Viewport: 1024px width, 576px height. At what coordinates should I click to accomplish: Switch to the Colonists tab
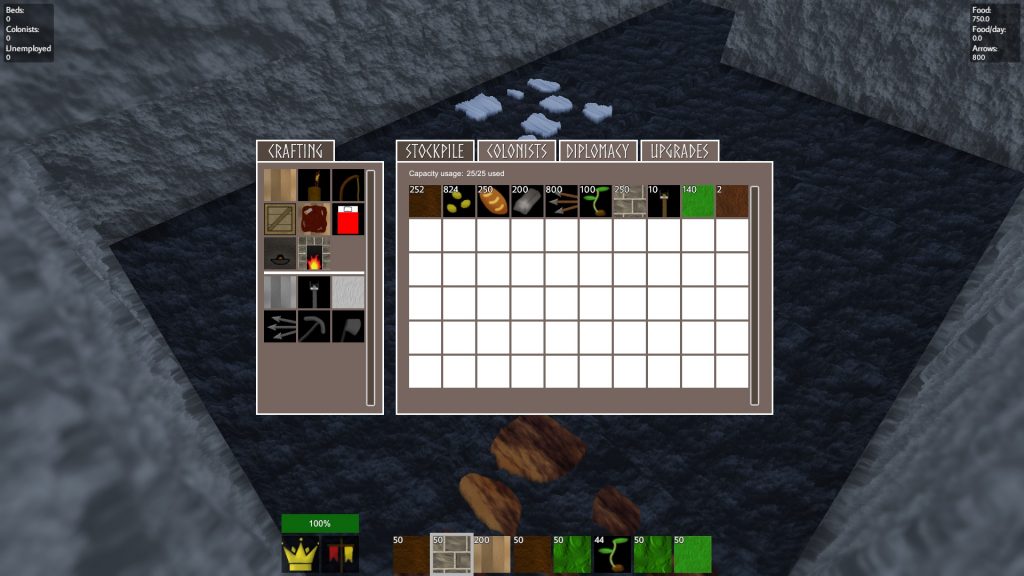click(516, 151)
